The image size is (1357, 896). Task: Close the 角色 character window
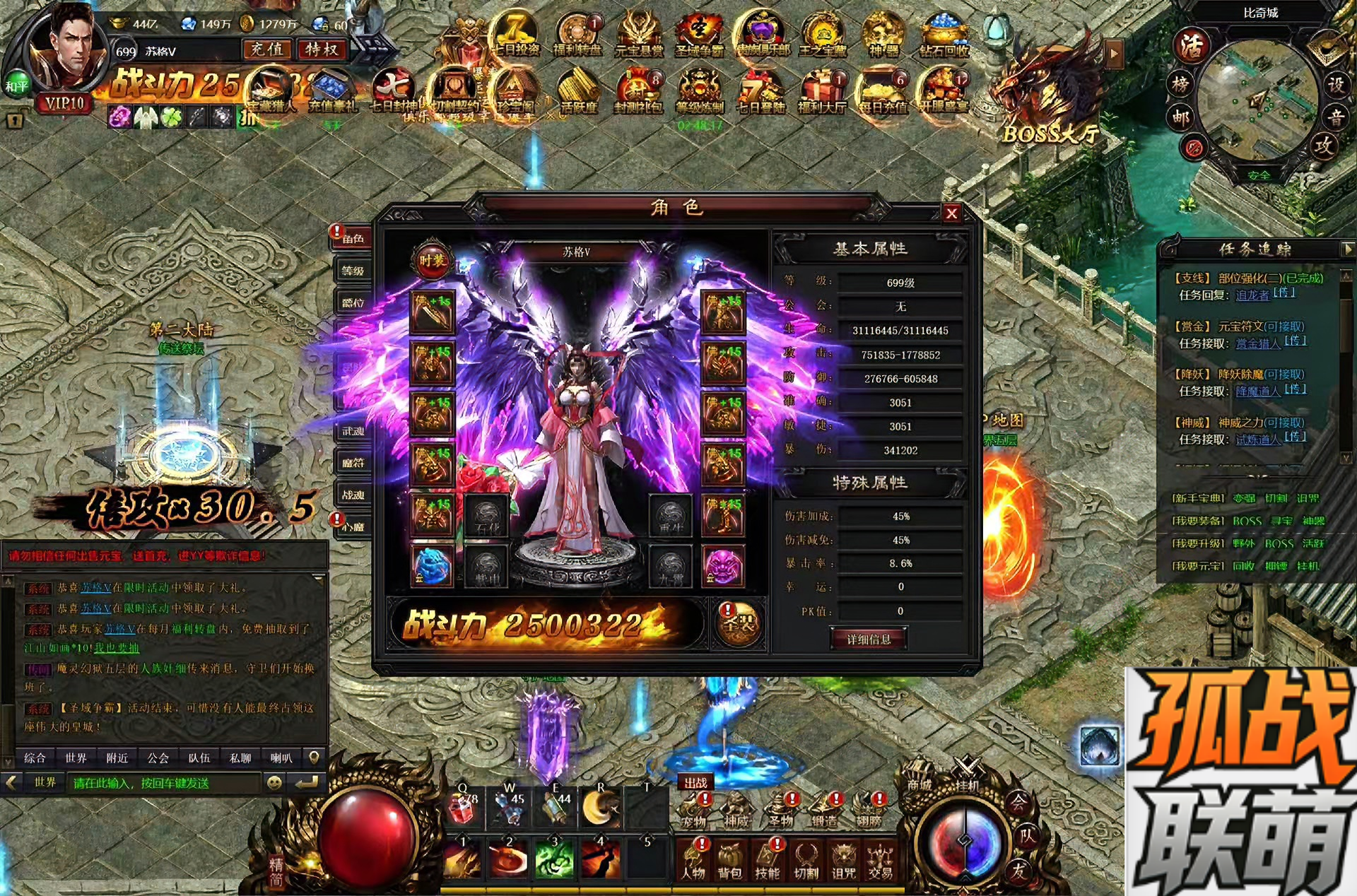(951, 213)
